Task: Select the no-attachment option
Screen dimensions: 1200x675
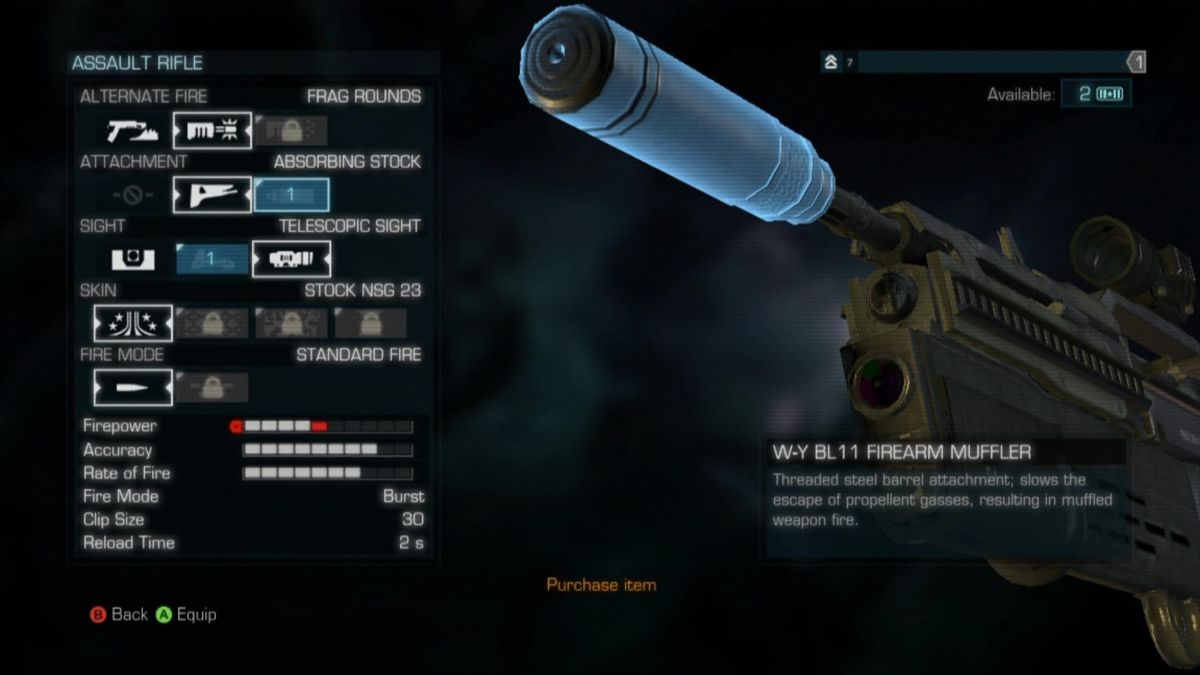Action: [133, 195]
